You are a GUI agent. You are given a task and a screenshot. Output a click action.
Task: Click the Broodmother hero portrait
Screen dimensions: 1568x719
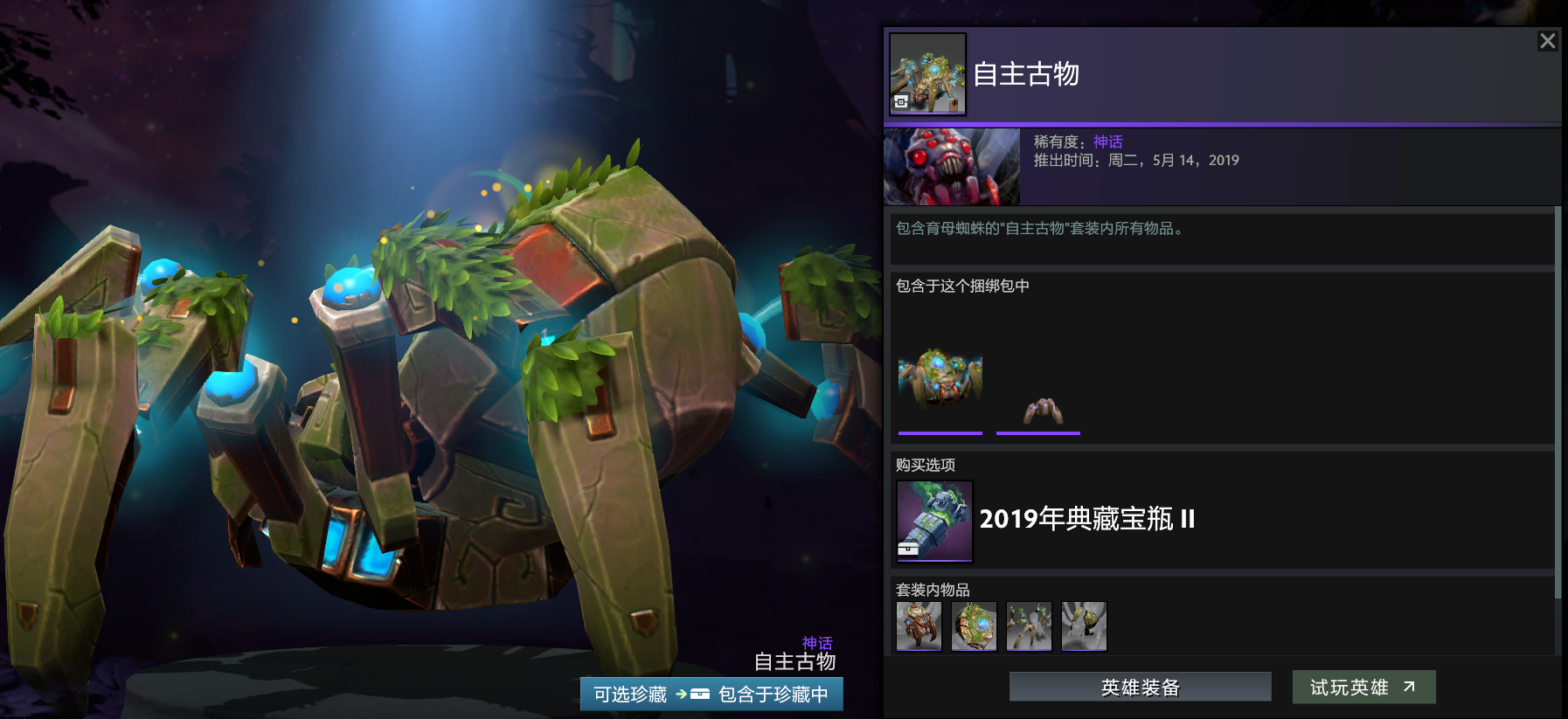pos(952,166)
